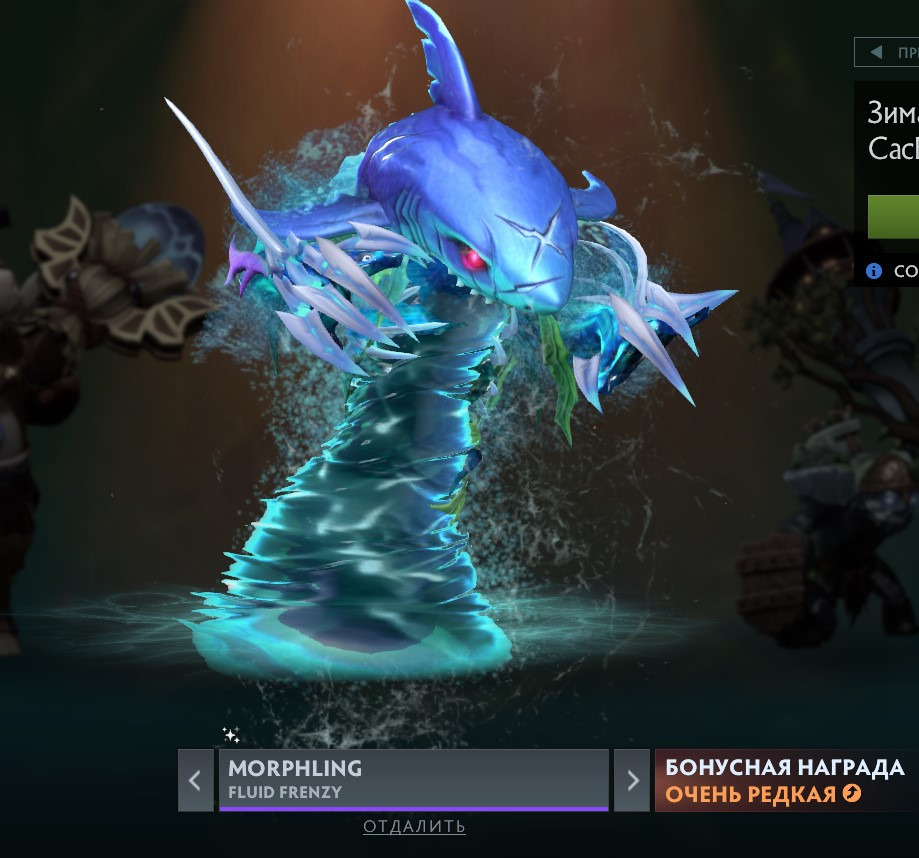Click the ОТДАЛИТЬ zoom-out link

coord(414,826)
